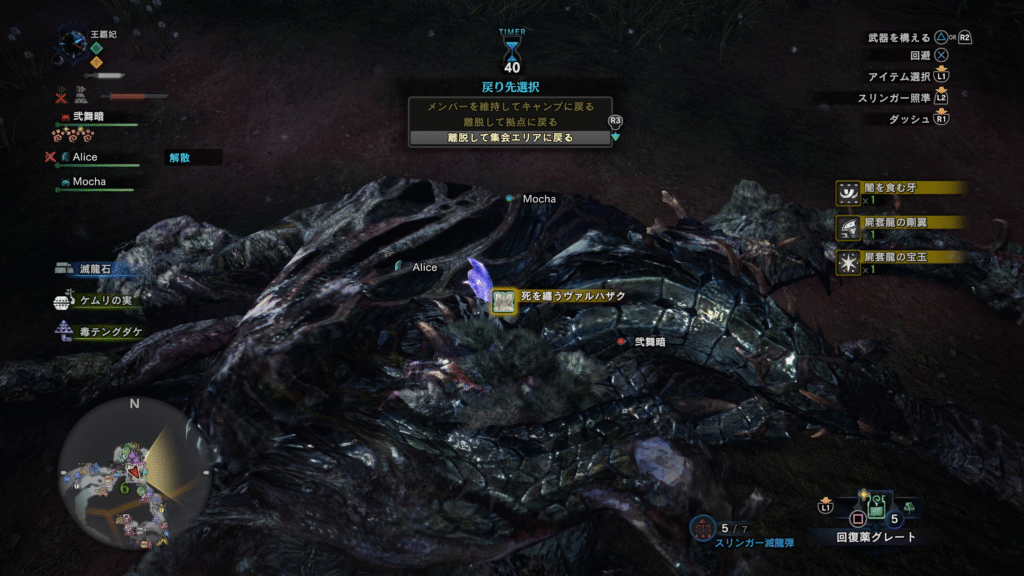Choose 離脱して集会エリアに戻る option
The image size is (1024, 576).
click(510, 138)
